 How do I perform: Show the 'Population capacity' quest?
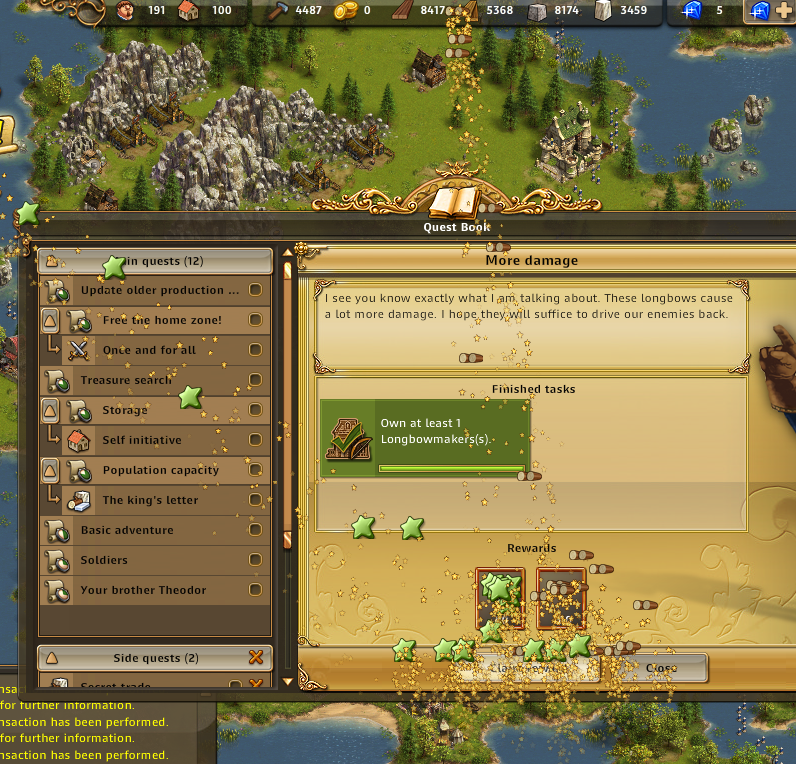pos(160,470)
